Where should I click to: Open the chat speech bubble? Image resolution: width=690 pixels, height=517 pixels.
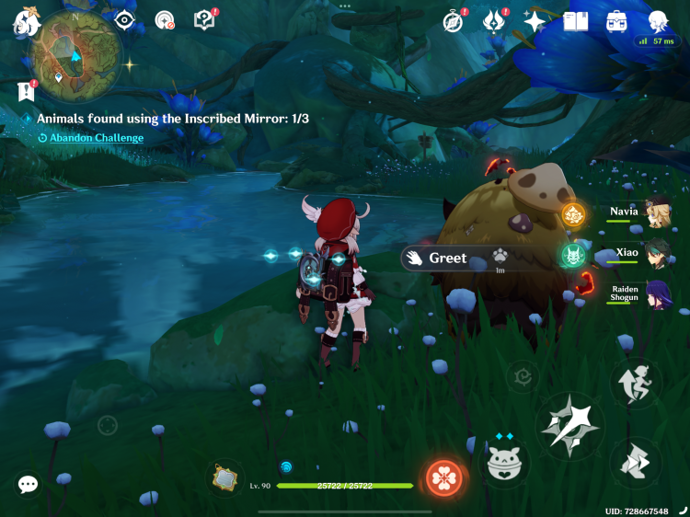click(x=28, y=484)
